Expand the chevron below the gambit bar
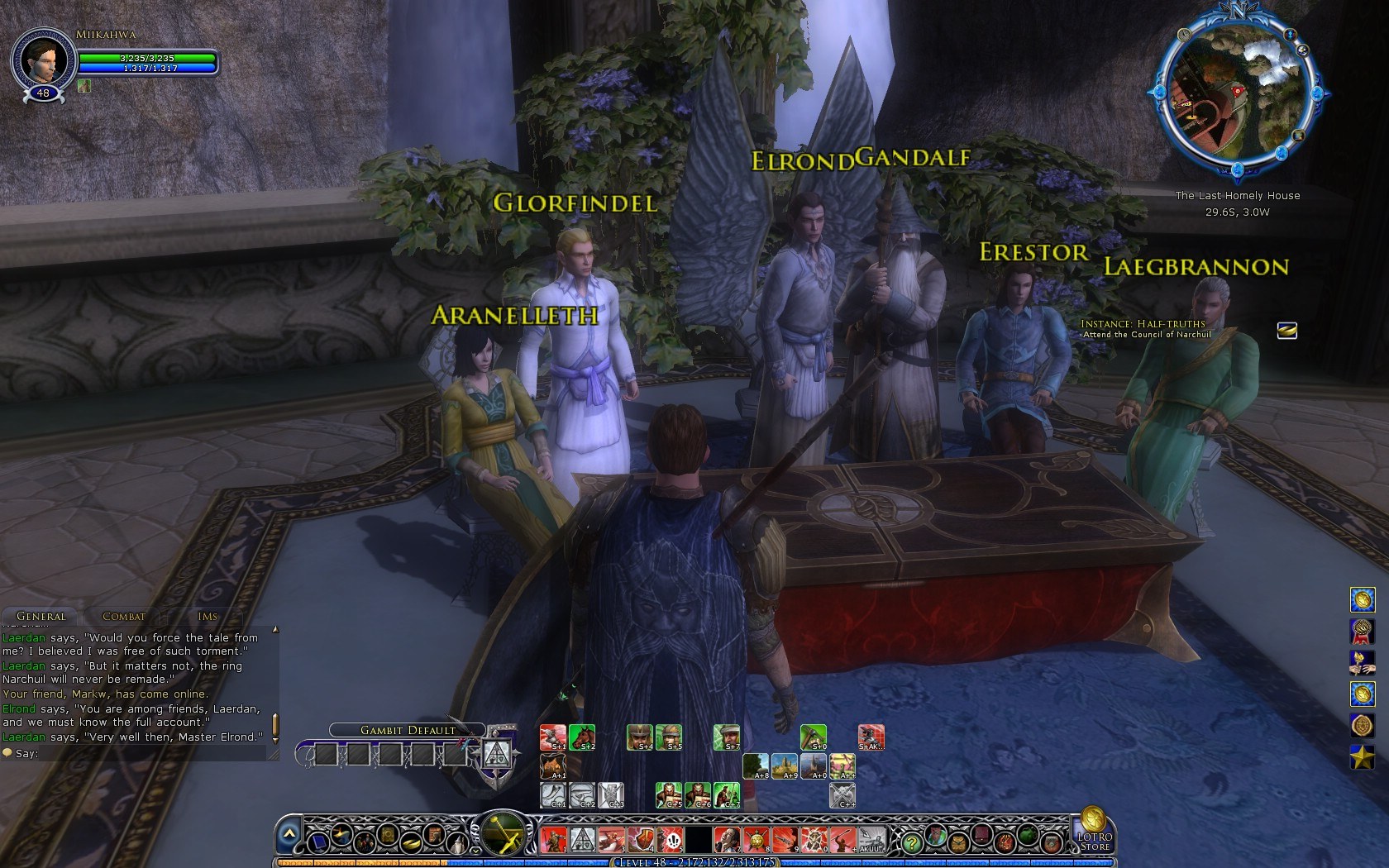1389x868 pixels. click(475, 850)
